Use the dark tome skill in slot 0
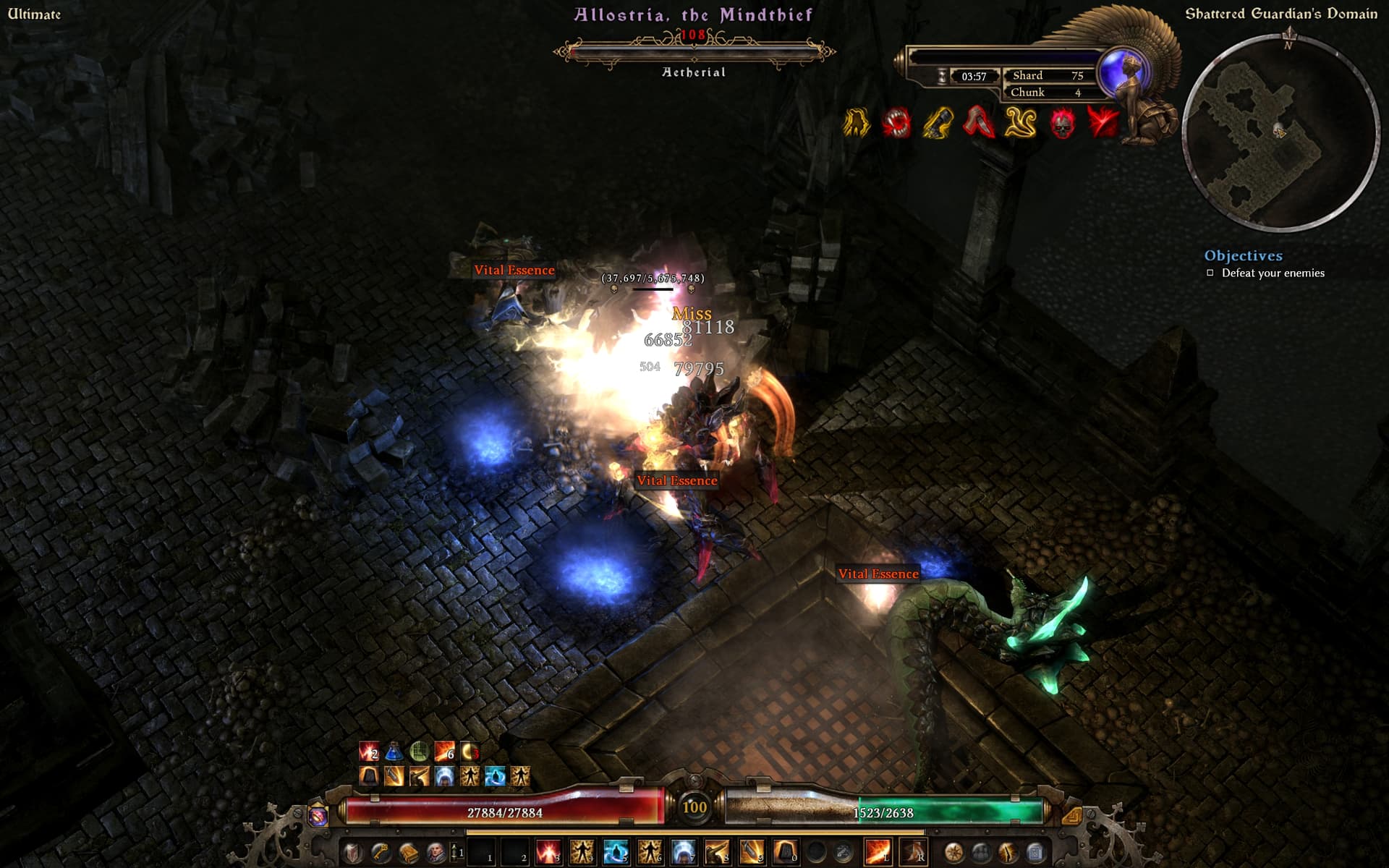This screenshot has width=1389, height=868. [785, 852]
